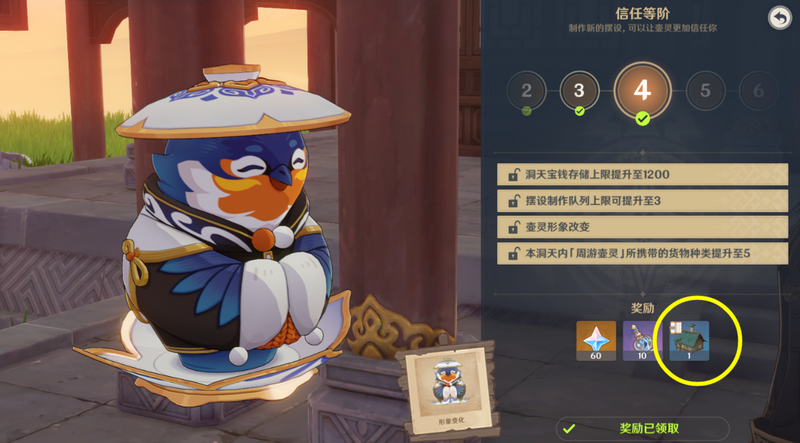
Task: View the purple potion reward of 10
Action: click(x=643, y=341)
